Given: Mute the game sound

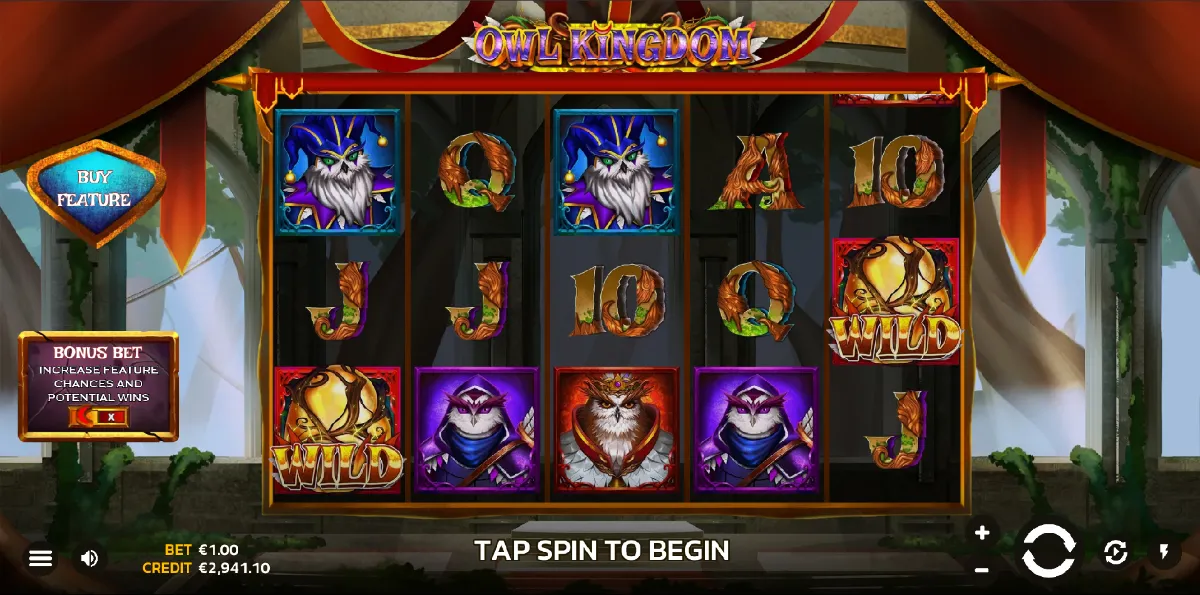Looking at the screenshot, I should pos(89,558).
